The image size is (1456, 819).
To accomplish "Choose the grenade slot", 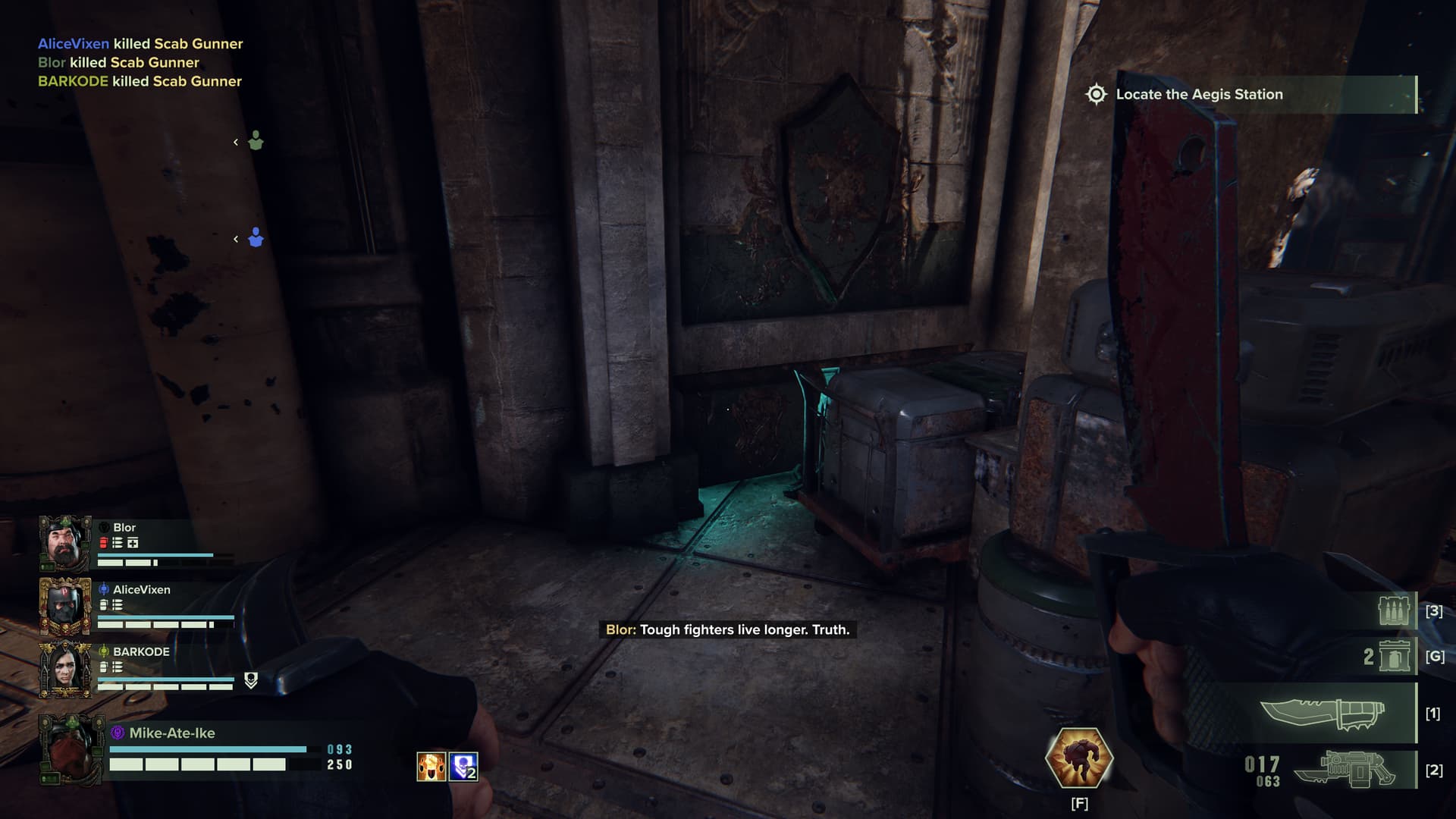I will click(x=1395, y=656).
